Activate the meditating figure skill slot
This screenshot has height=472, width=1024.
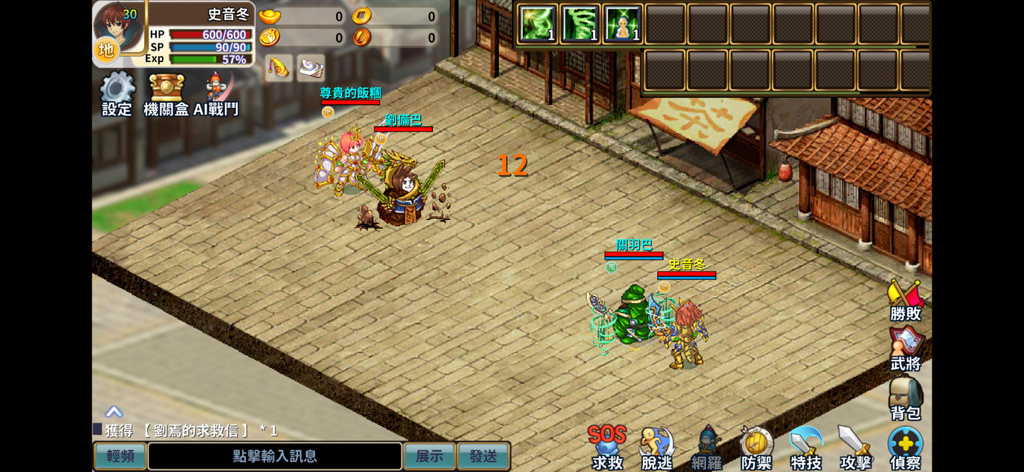click(x=622, y=24)
